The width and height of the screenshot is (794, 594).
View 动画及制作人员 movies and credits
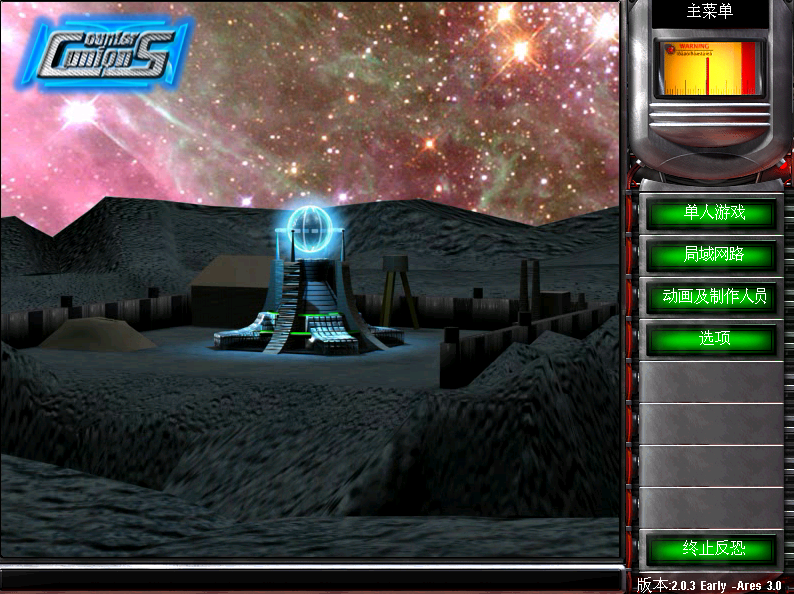click(710, 297)
